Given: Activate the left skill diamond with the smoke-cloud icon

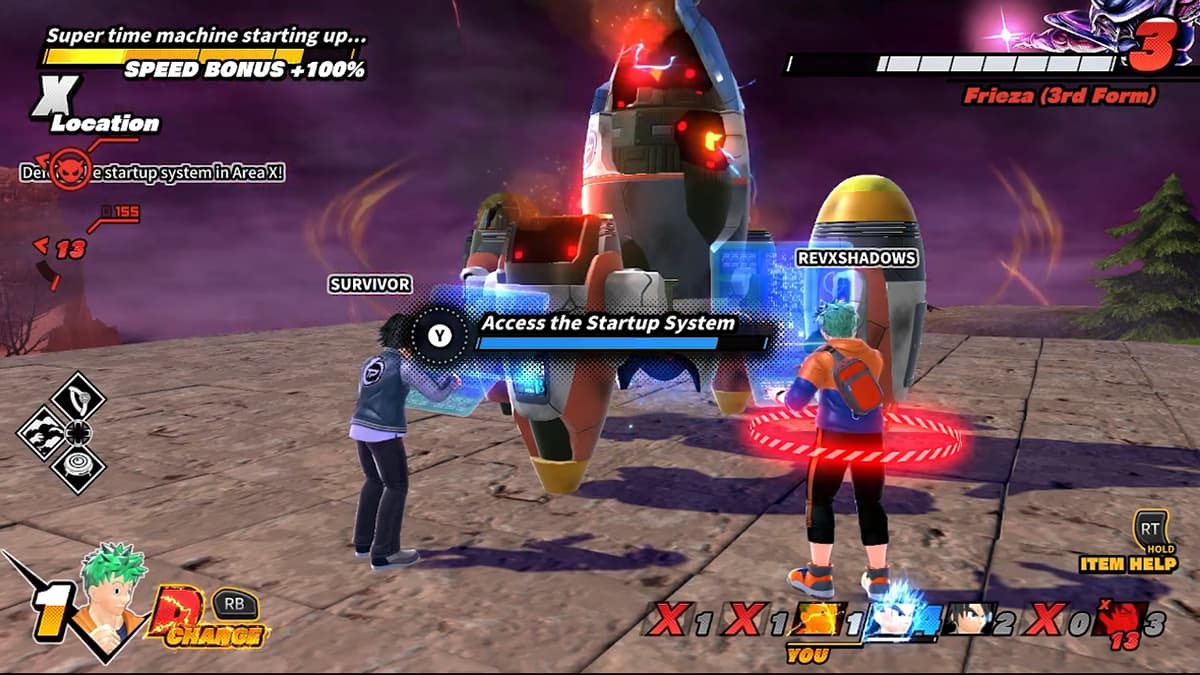Looking at the screenshot, I should (42, 432).
